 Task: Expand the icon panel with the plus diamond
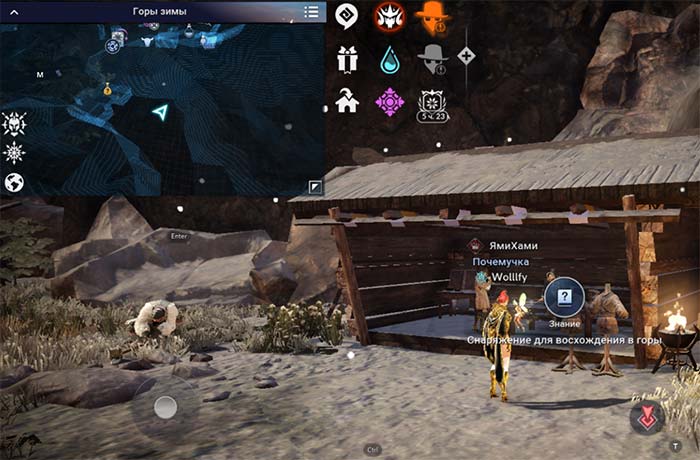(466, 56)
